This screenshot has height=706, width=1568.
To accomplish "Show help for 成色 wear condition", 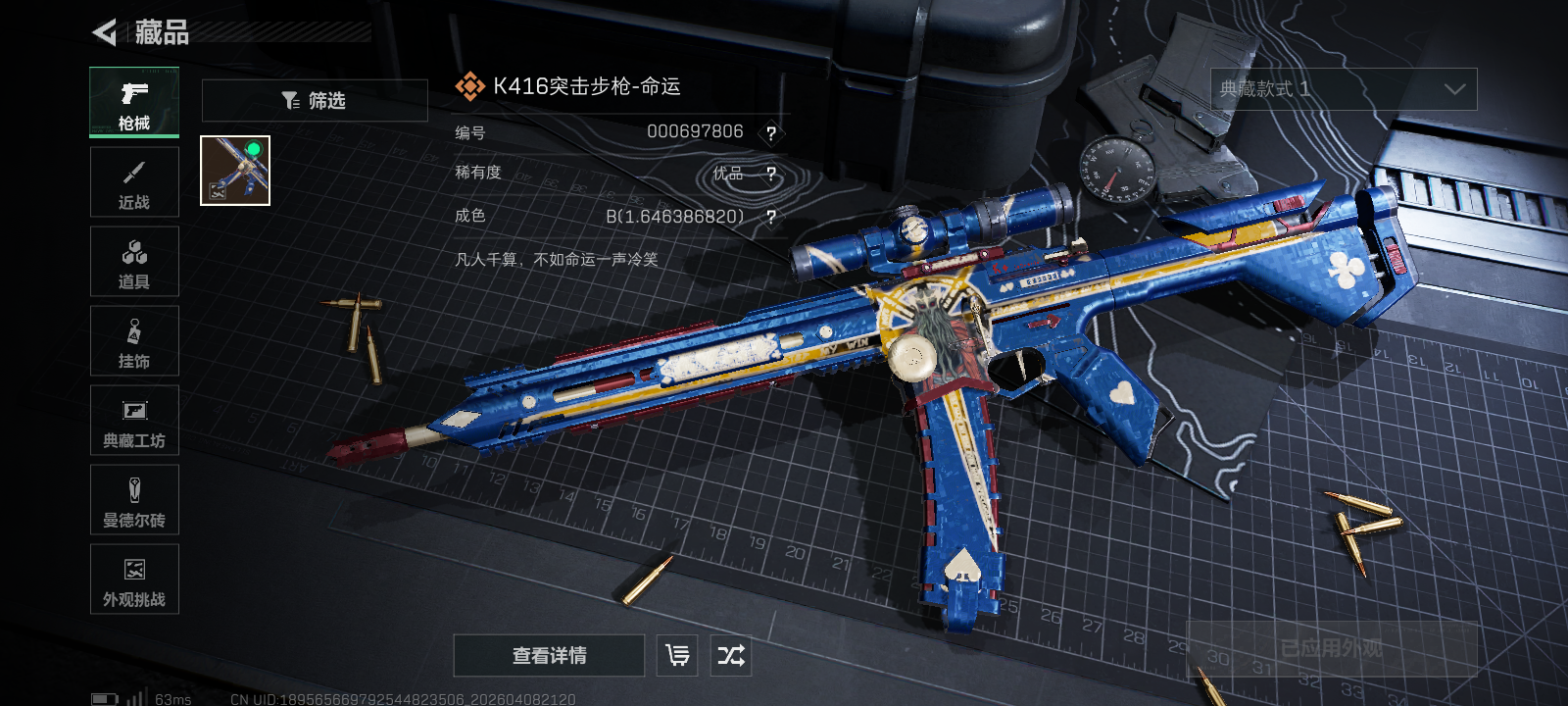I will point(771,217).
